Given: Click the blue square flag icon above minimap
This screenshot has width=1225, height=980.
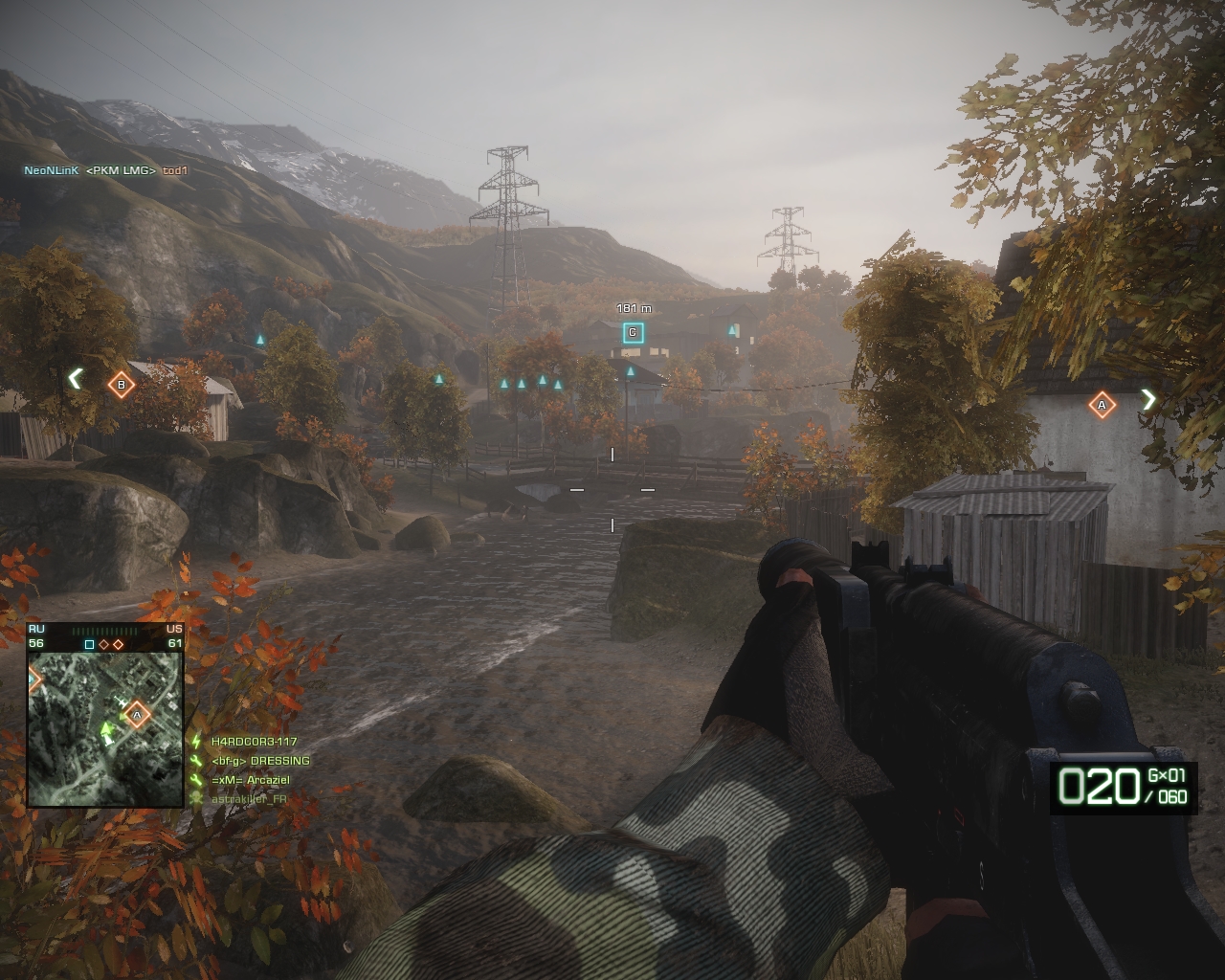Looking at the screenshot, I should click(89, 644).
